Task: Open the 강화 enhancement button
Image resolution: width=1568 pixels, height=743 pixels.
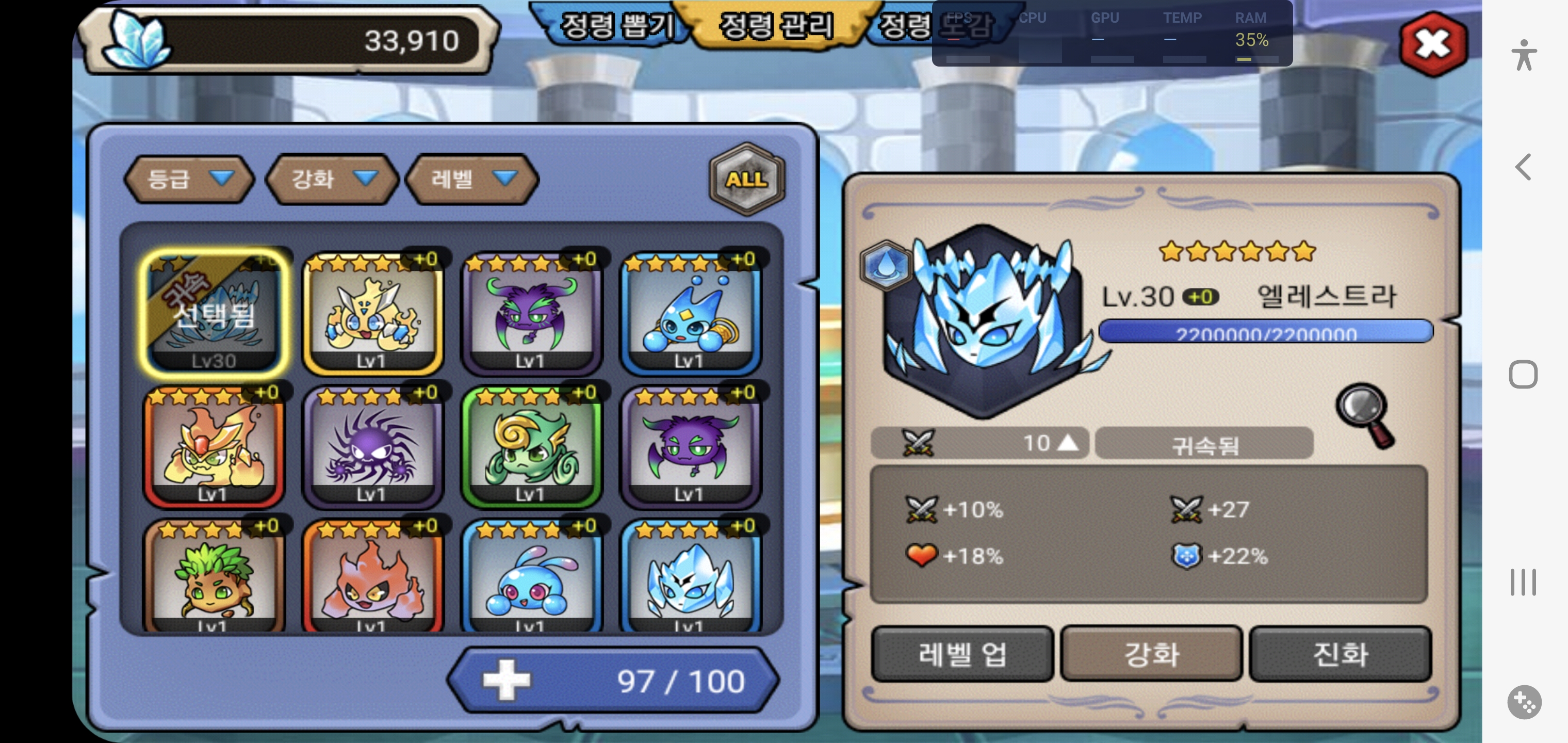Action: click(x=1151, y=654)
